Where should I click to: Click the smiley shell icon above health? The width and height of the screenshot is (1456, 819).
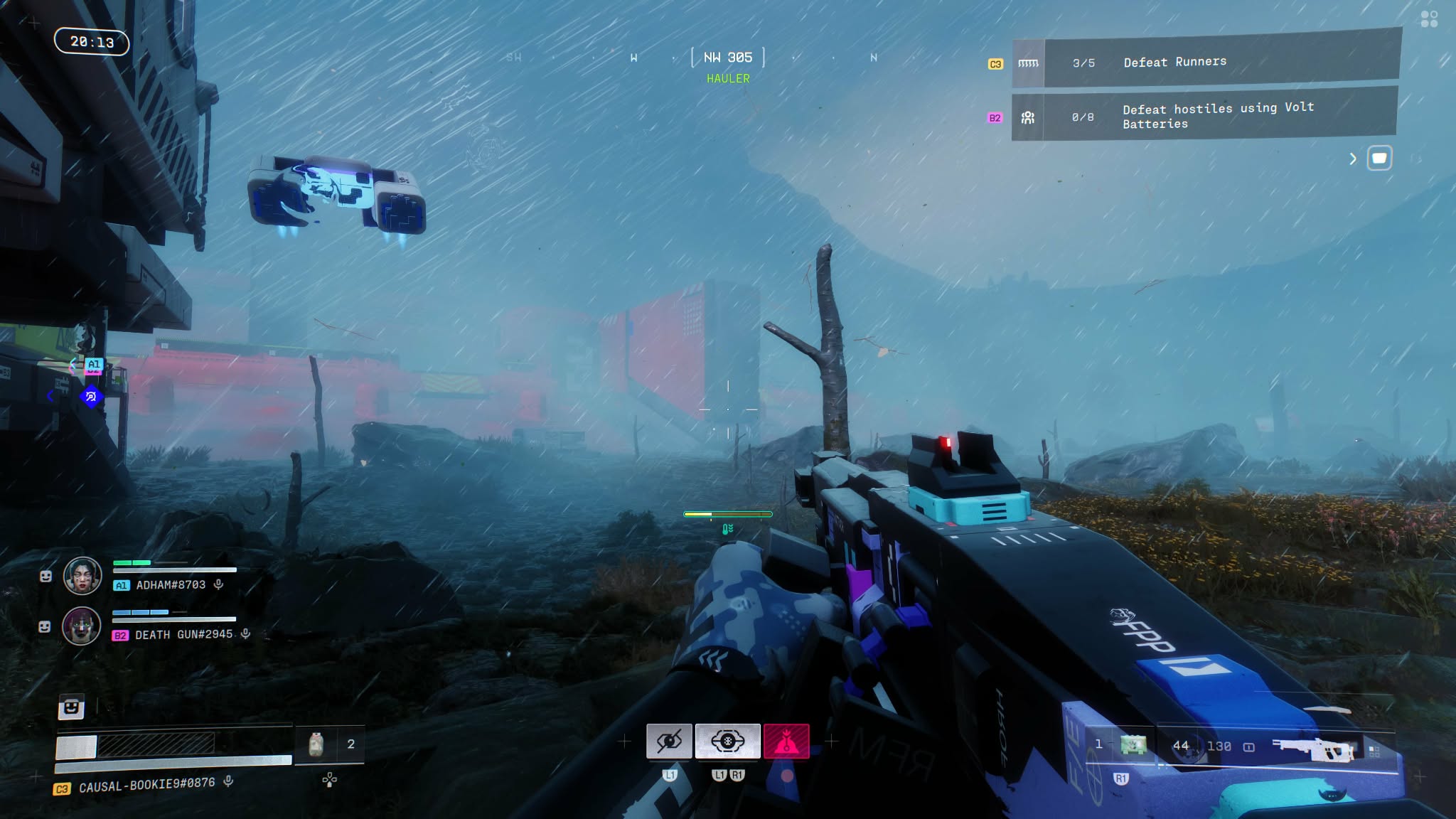pos(71,707)
